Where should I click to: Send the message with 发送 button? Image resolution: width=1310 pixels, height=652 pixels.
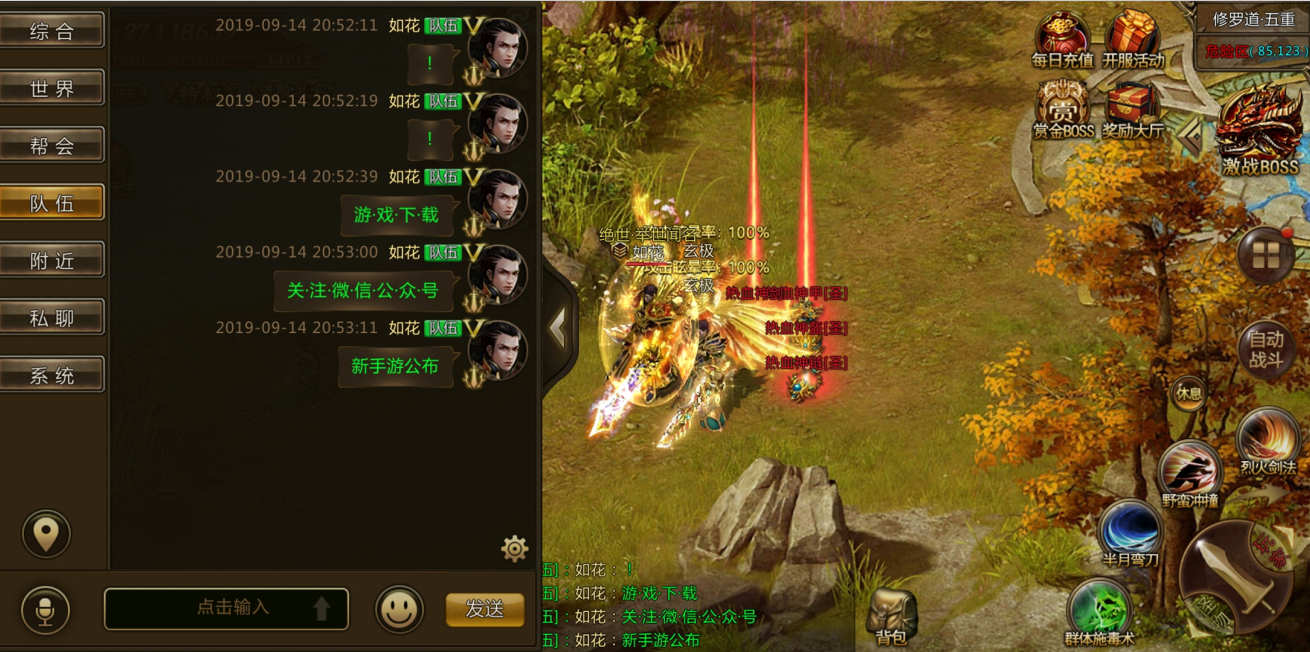pos(485,609)
